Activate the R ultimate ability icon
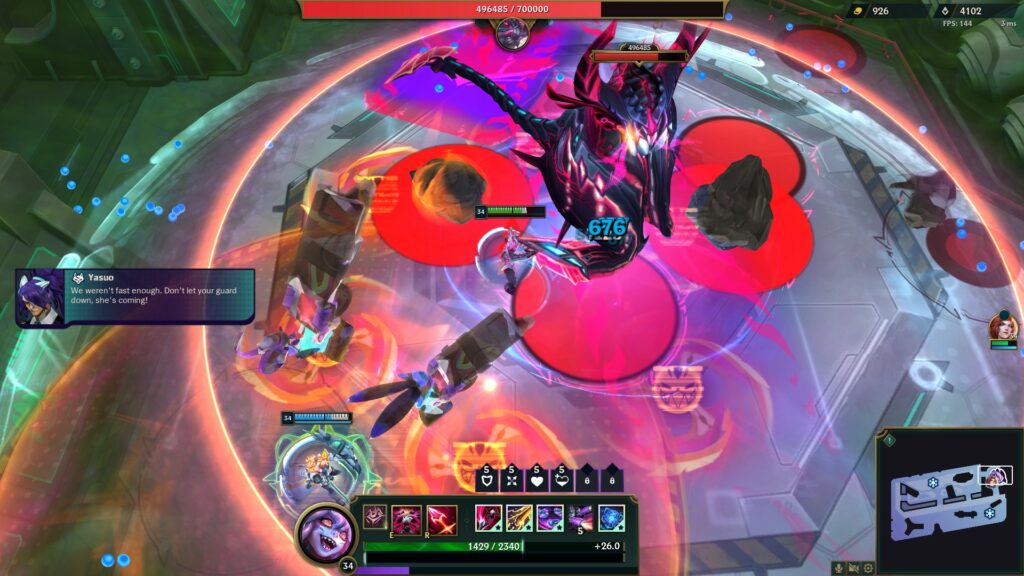Image resolution: width=1024 pixels, height=576 pixels. click(442, 520)
